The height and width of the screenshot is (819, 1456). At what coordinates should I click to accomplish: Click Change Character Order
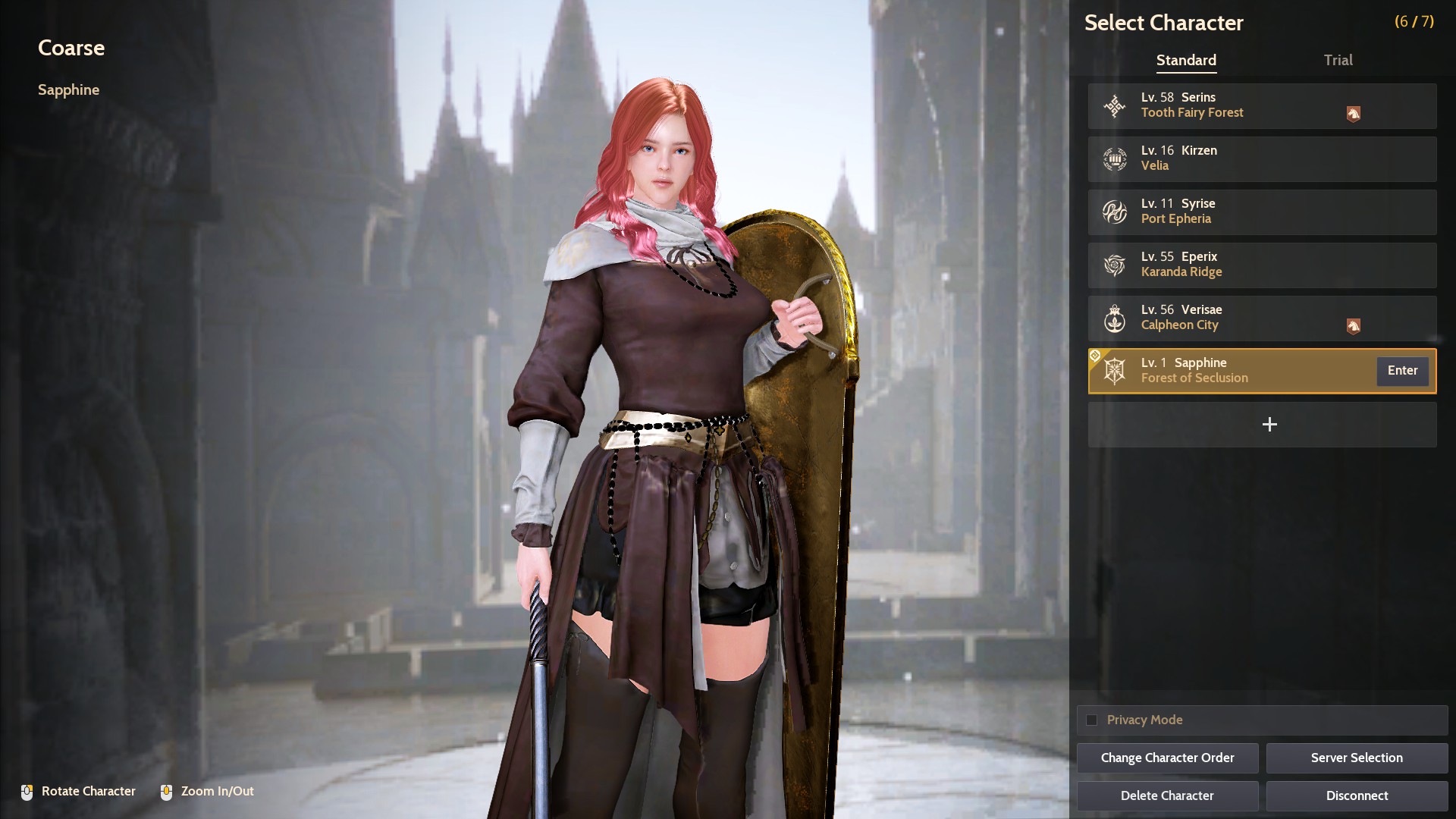pos(1167,758)
